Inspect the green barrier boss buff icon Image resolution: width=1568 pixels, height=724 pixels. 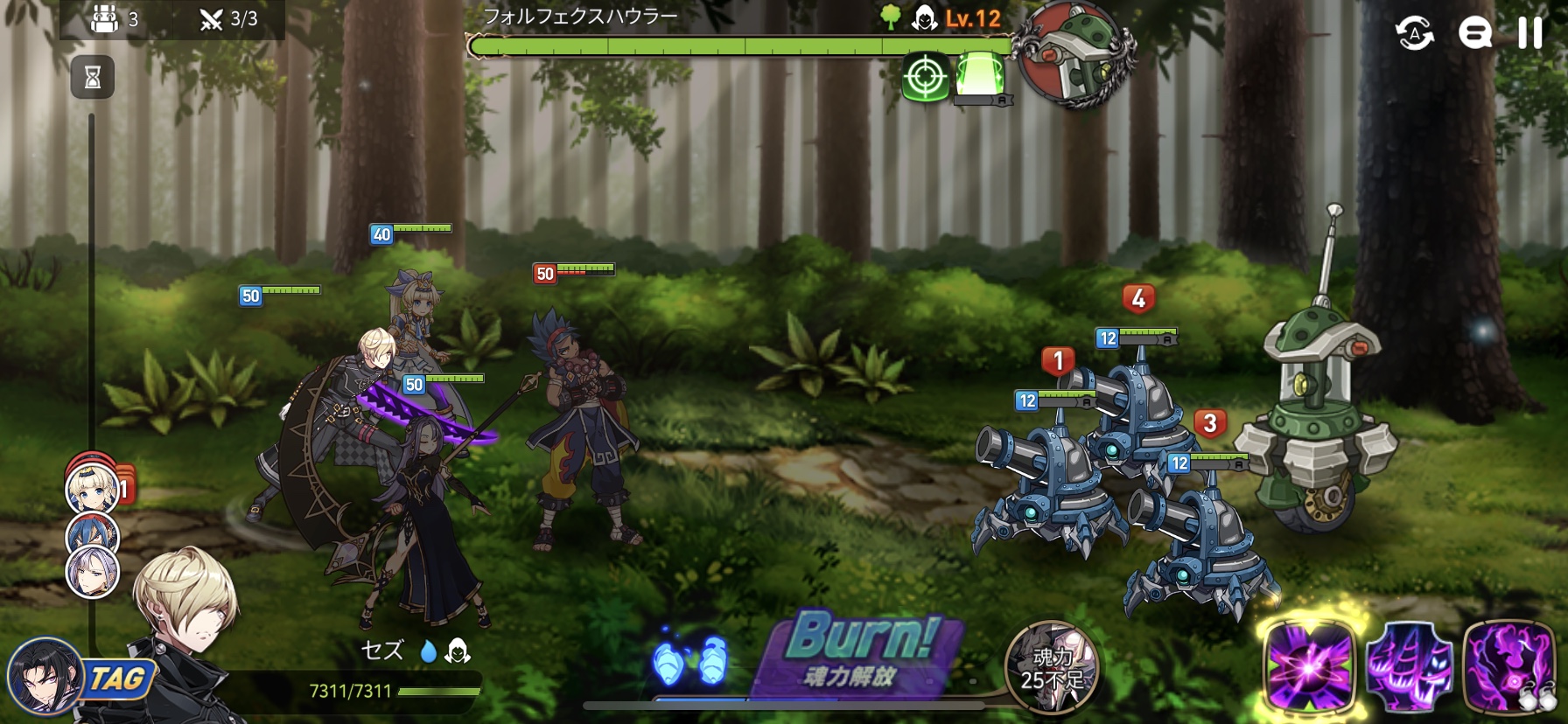[979, 75]
